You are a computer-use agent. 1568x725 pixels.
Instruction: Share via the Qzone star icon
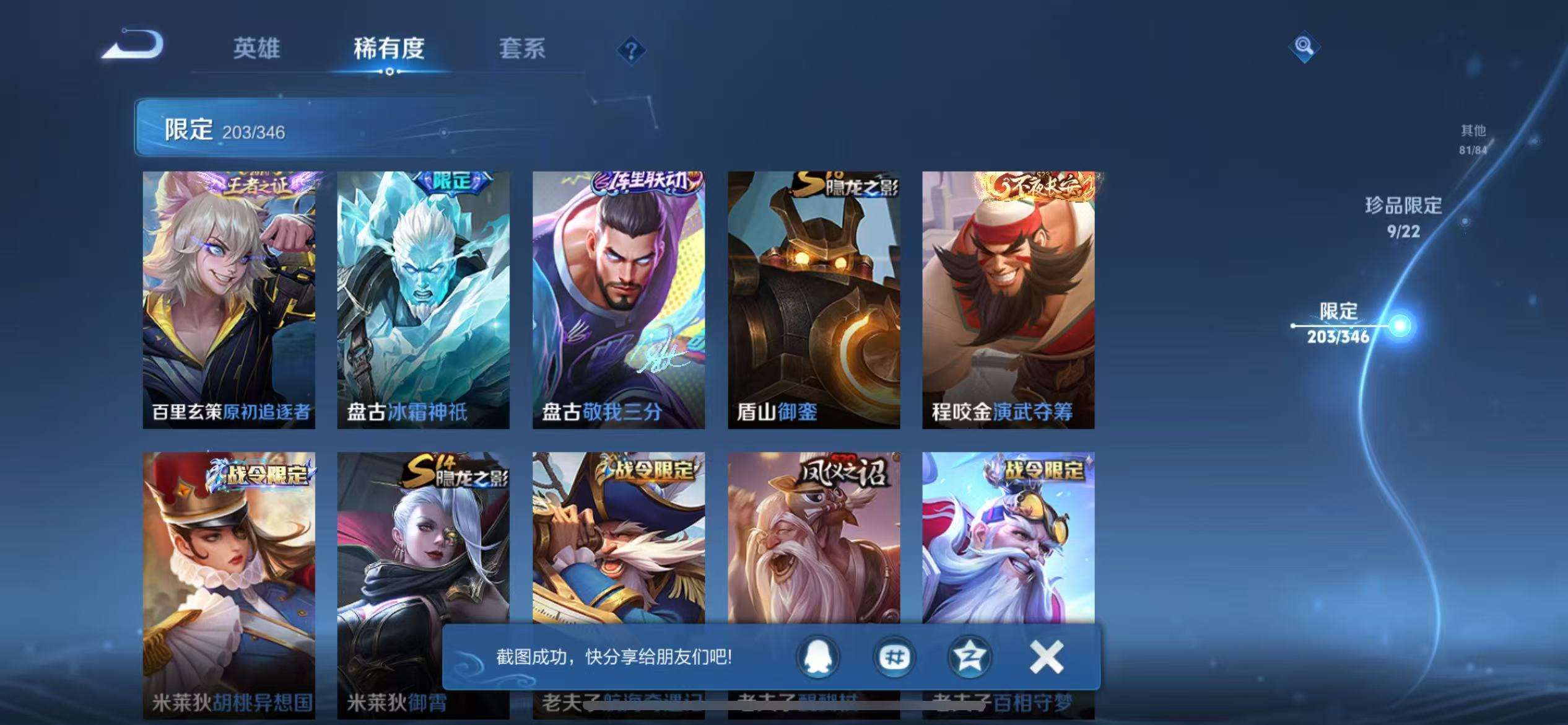970,658
